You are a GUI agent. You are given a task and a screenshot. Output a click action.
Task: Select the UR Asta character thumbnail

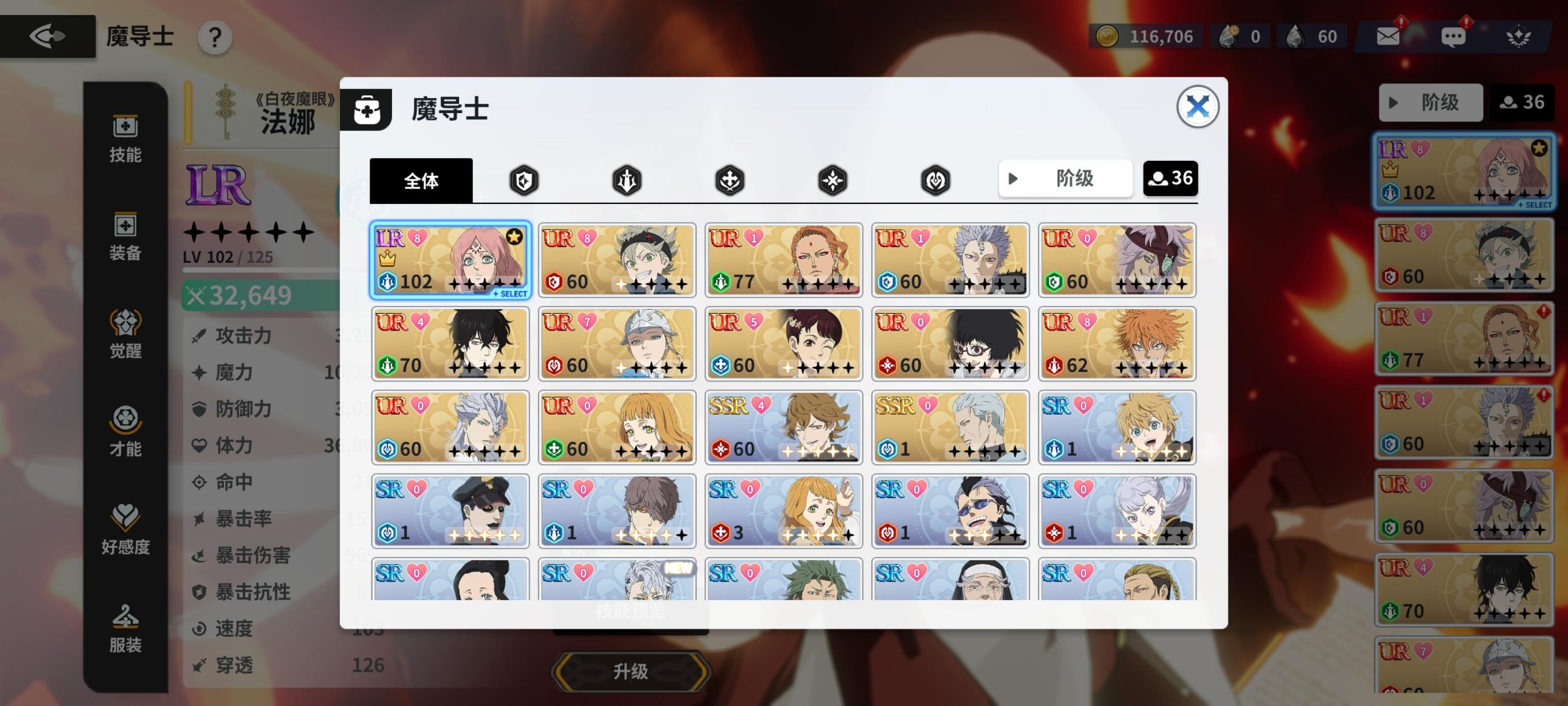616,260
